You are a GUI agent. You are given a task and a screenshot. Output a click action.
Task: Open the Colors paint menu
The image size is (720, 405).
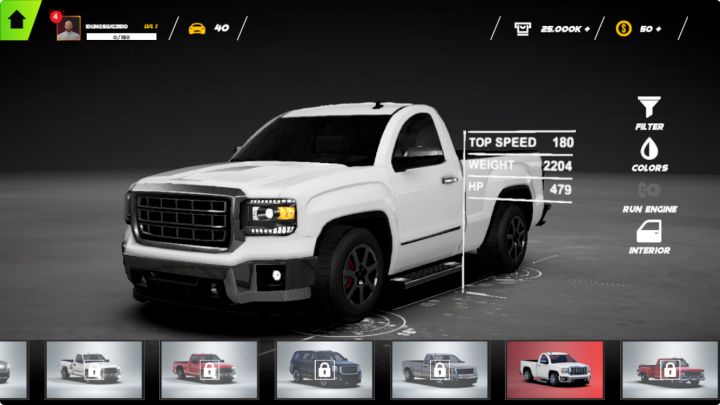click(x=649, y=151)
